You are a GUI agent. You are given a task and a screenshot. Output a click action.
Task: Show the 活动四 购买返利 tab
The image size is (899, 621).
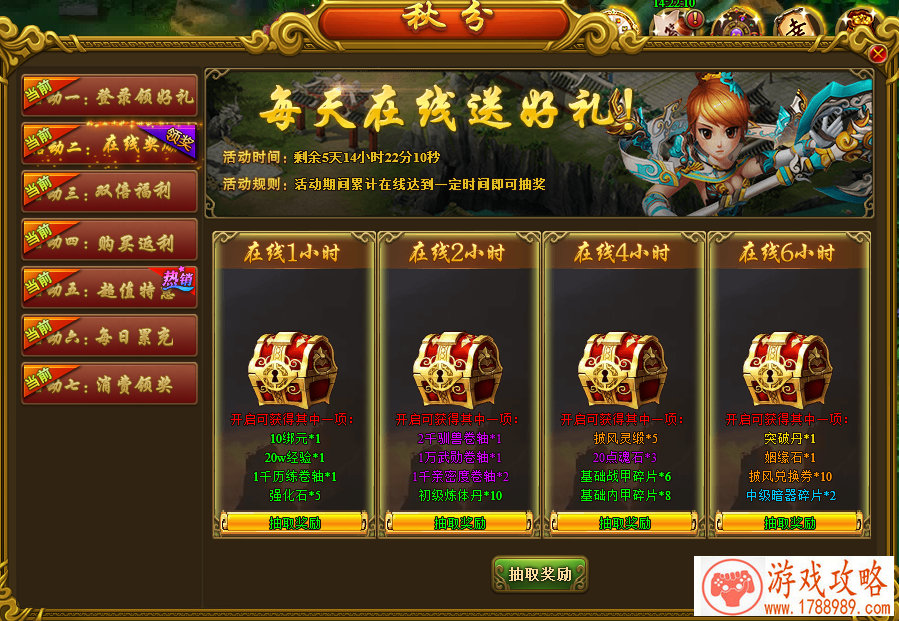coord(110,240)
